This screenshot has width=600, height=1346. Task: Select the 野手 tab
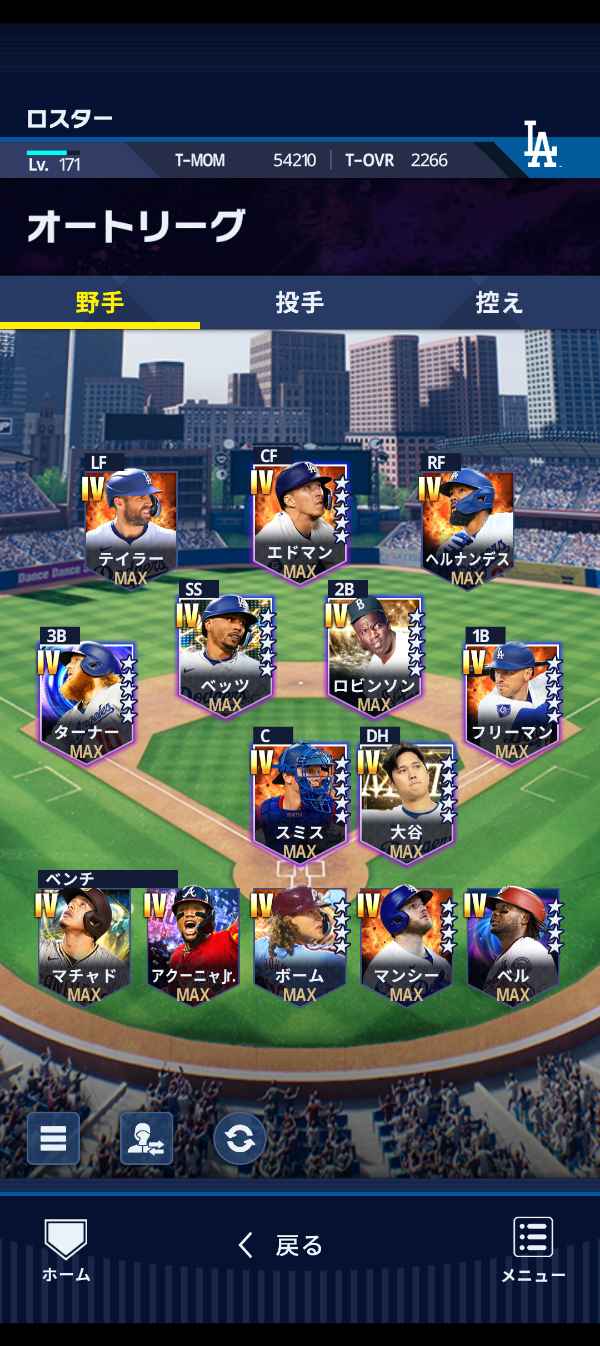(100, 302)
